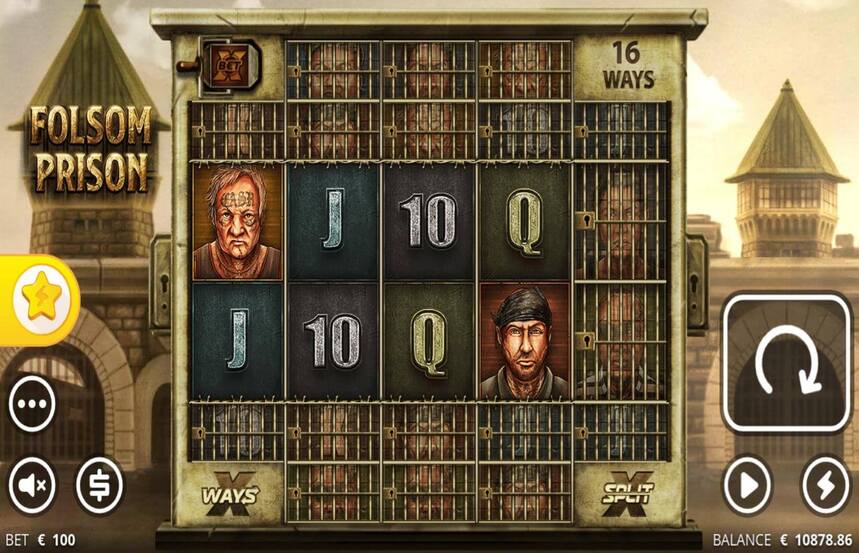The height and width of the screenshot is (553, 859).
Task: Toggle turbo mode with the lightning bolt button
Action: (825, 486)
